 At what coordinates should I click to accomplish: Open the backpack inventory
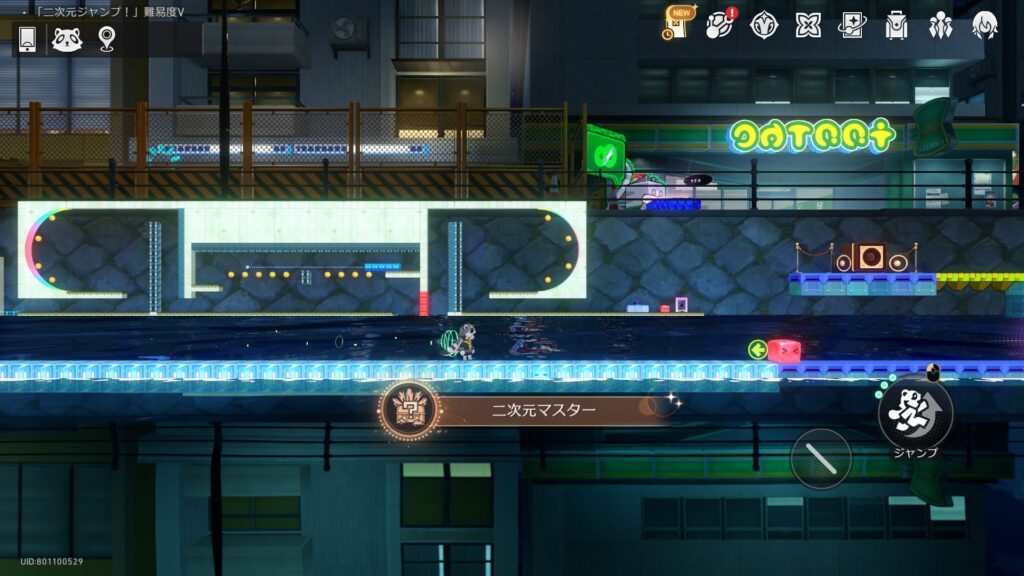[896, 25]
